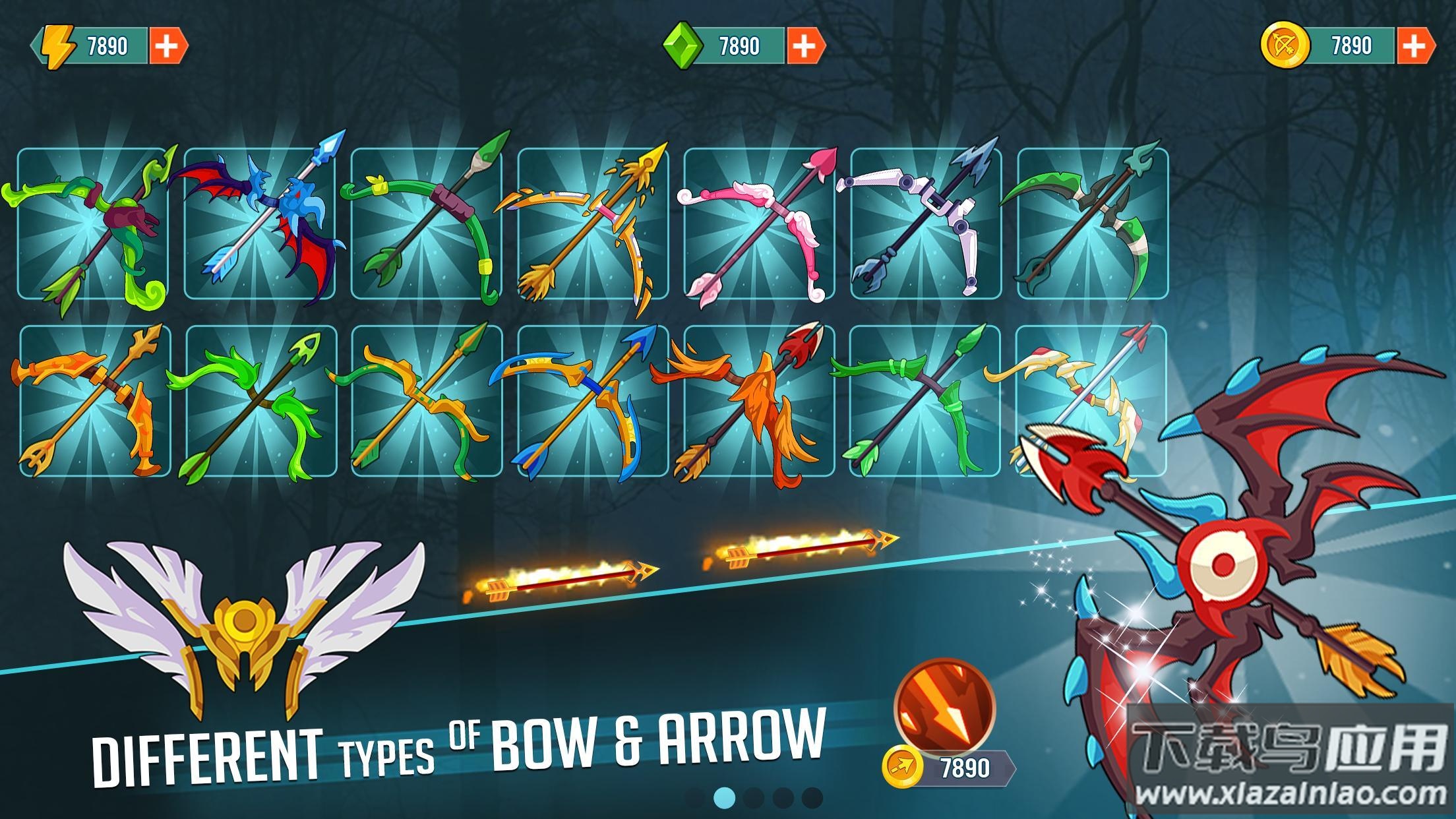Select the purple snake vine bow

click(93, 224)
